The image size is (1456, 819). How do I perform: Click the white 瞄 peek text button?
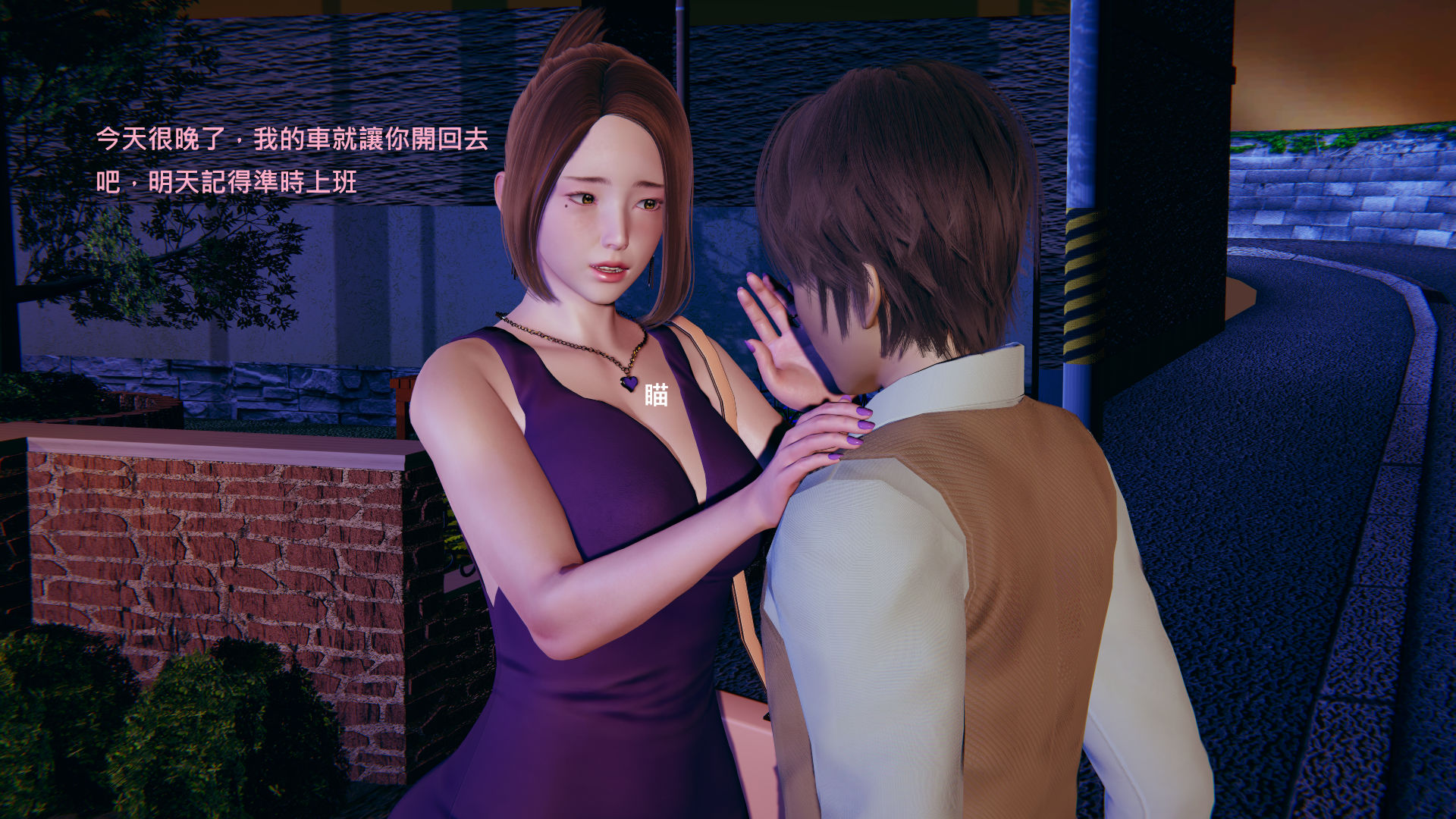(x=656, y=395)
